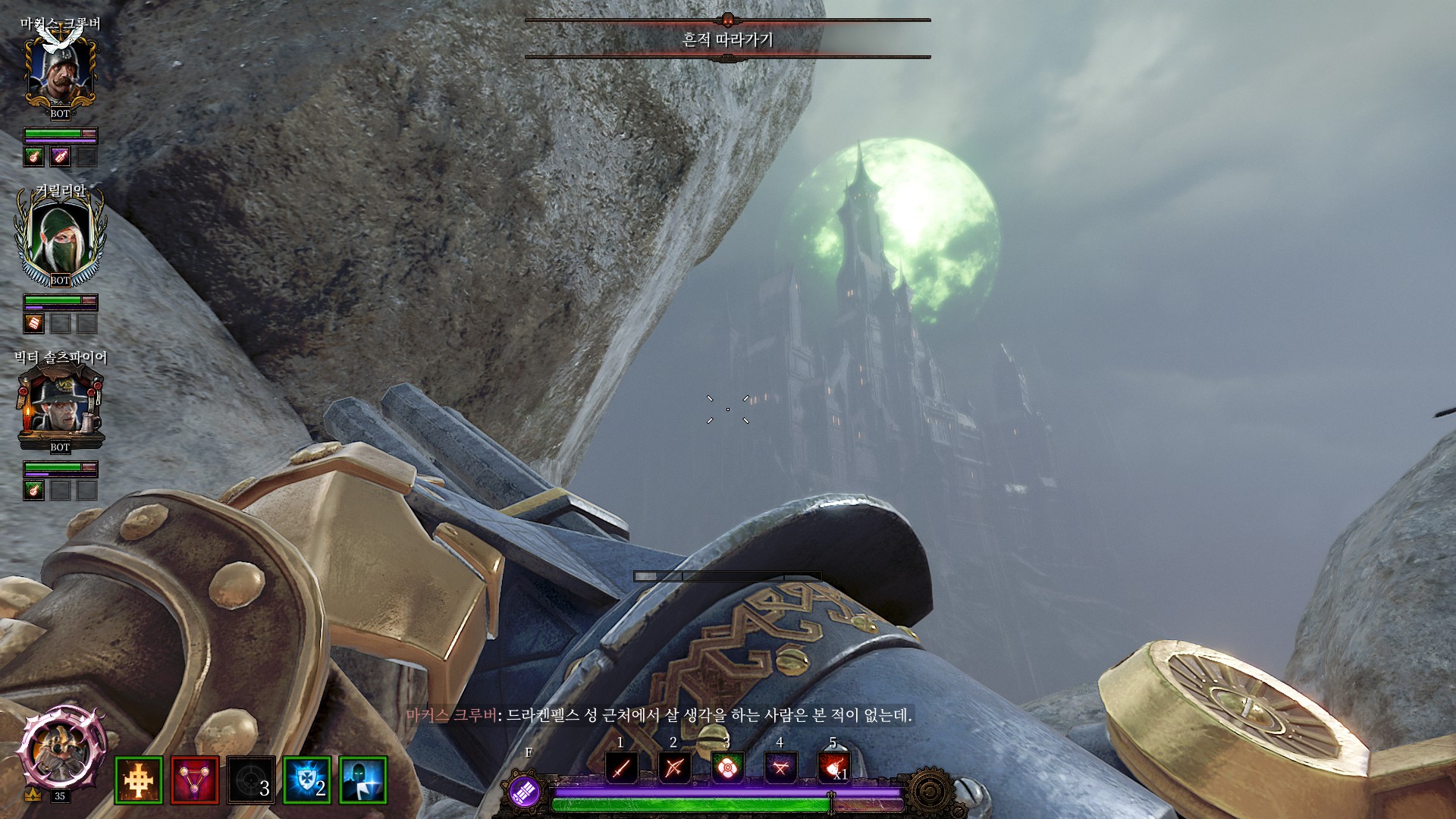Switch to the crossbow in slot 2
The image size is (1456, 819).
point(674,768)
